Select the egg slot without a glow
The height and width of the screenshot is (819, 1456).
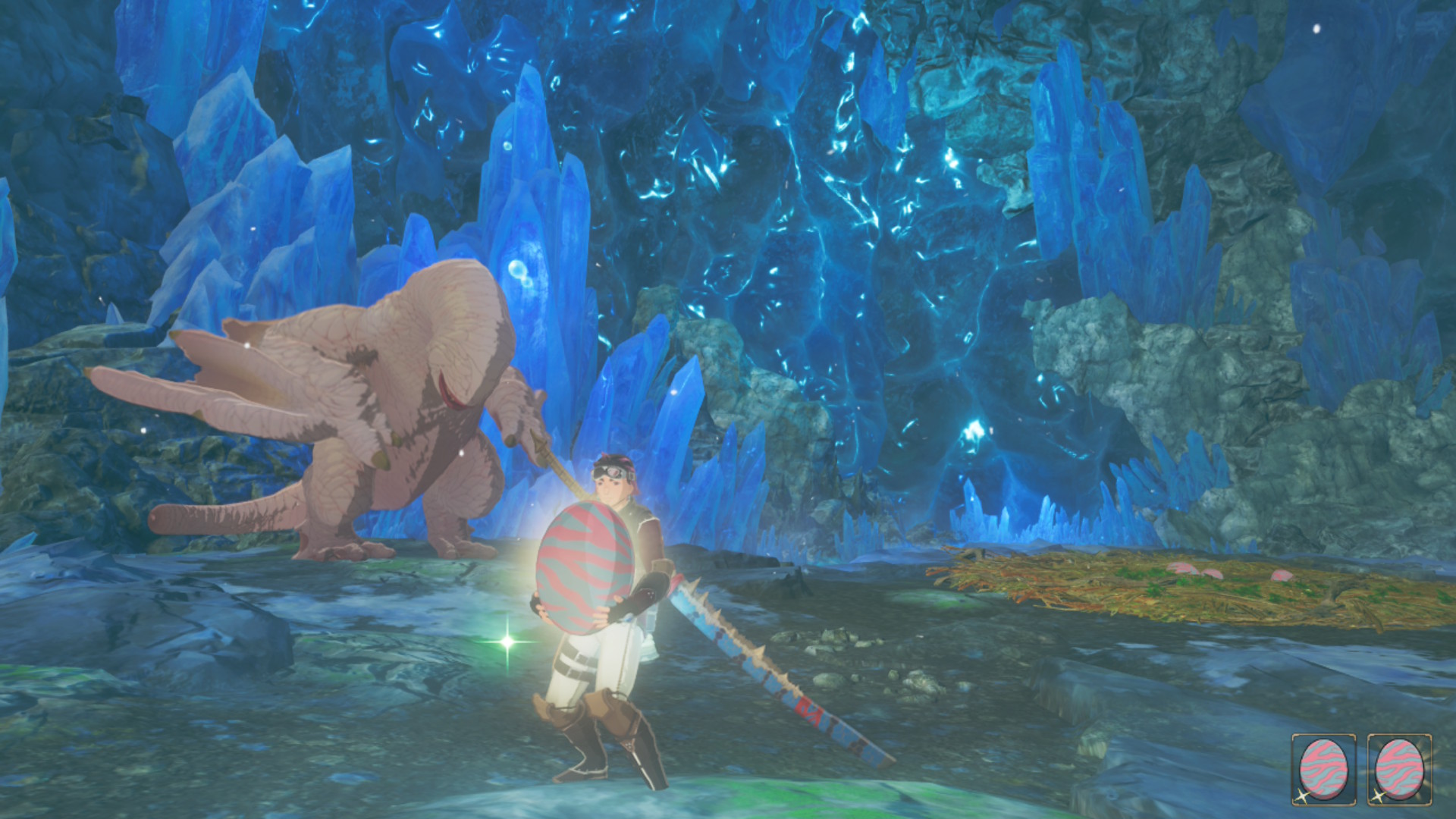point(1323,769)
